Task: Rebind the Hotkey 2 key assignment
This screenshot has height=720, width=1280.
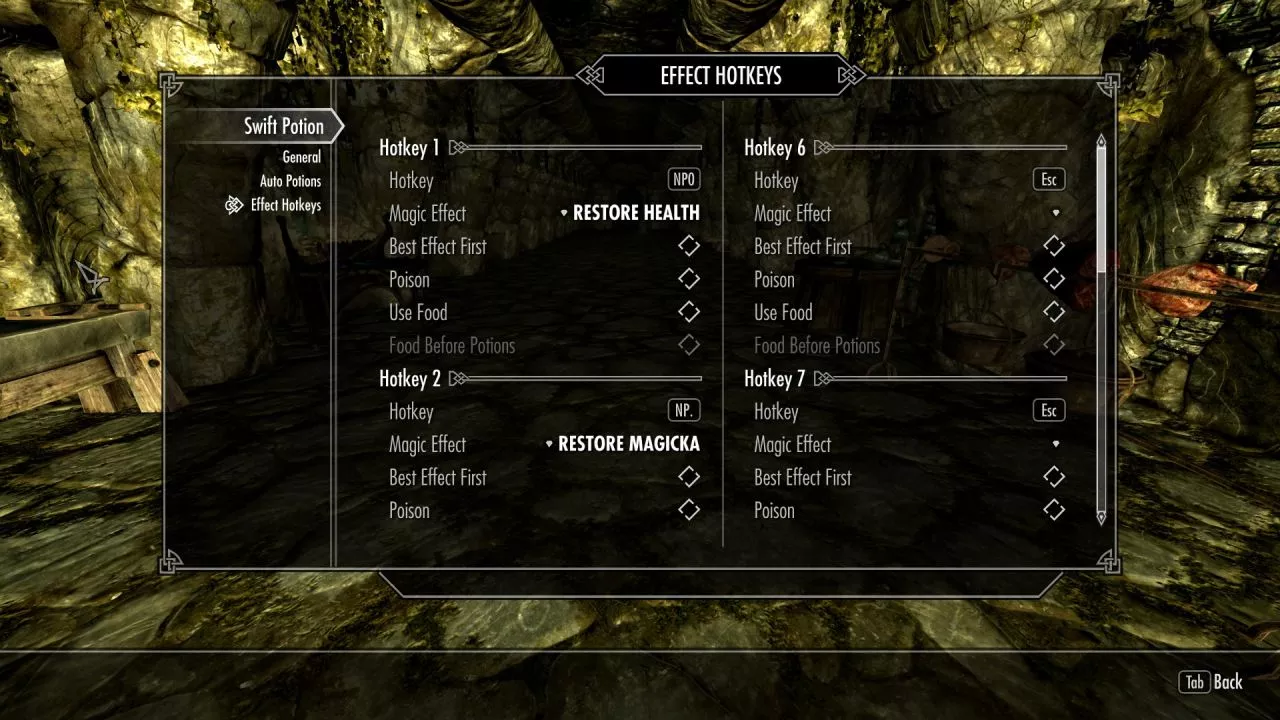Action: 684,411
